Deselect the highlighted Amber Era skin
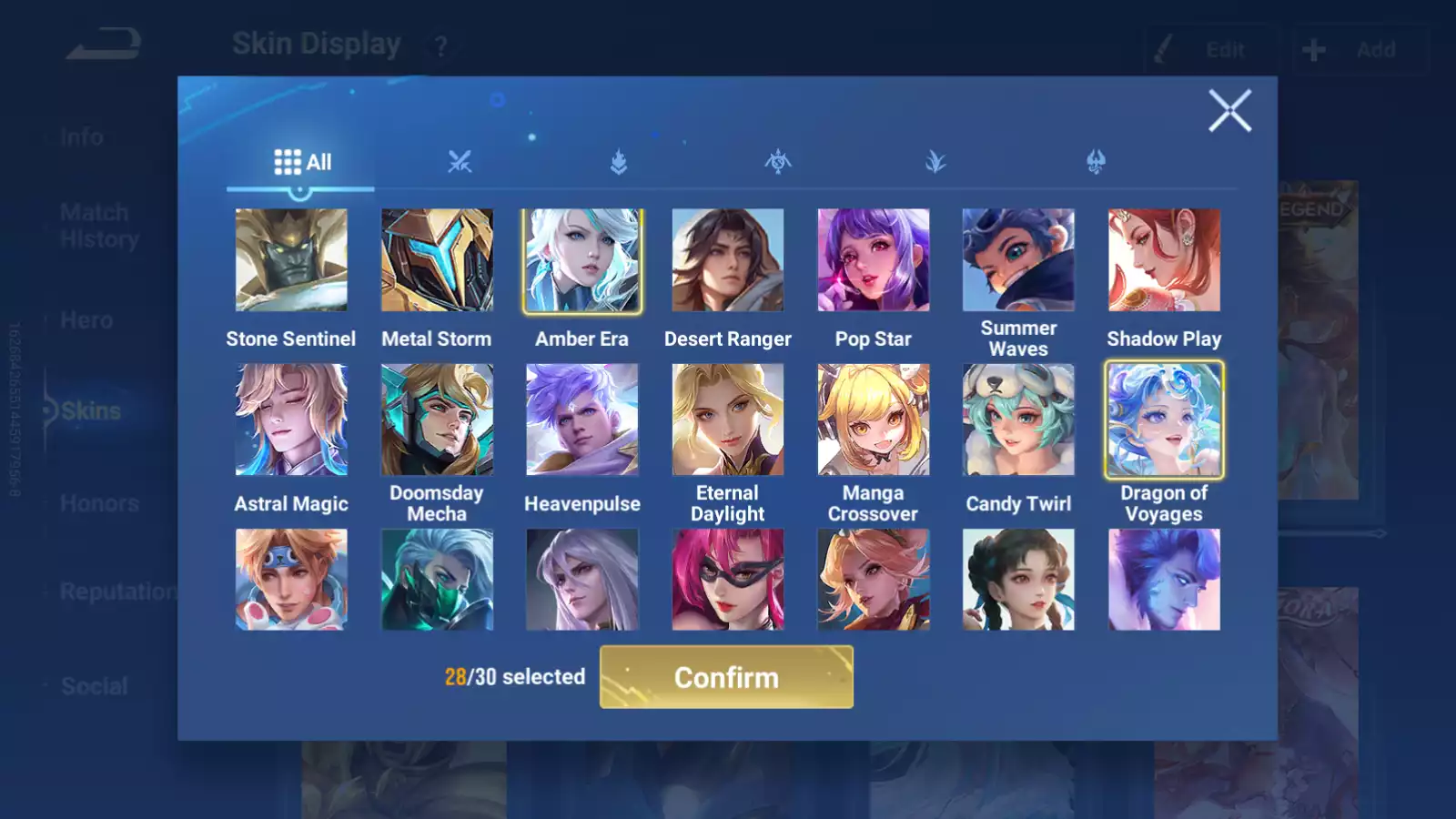 click(582, 259)
